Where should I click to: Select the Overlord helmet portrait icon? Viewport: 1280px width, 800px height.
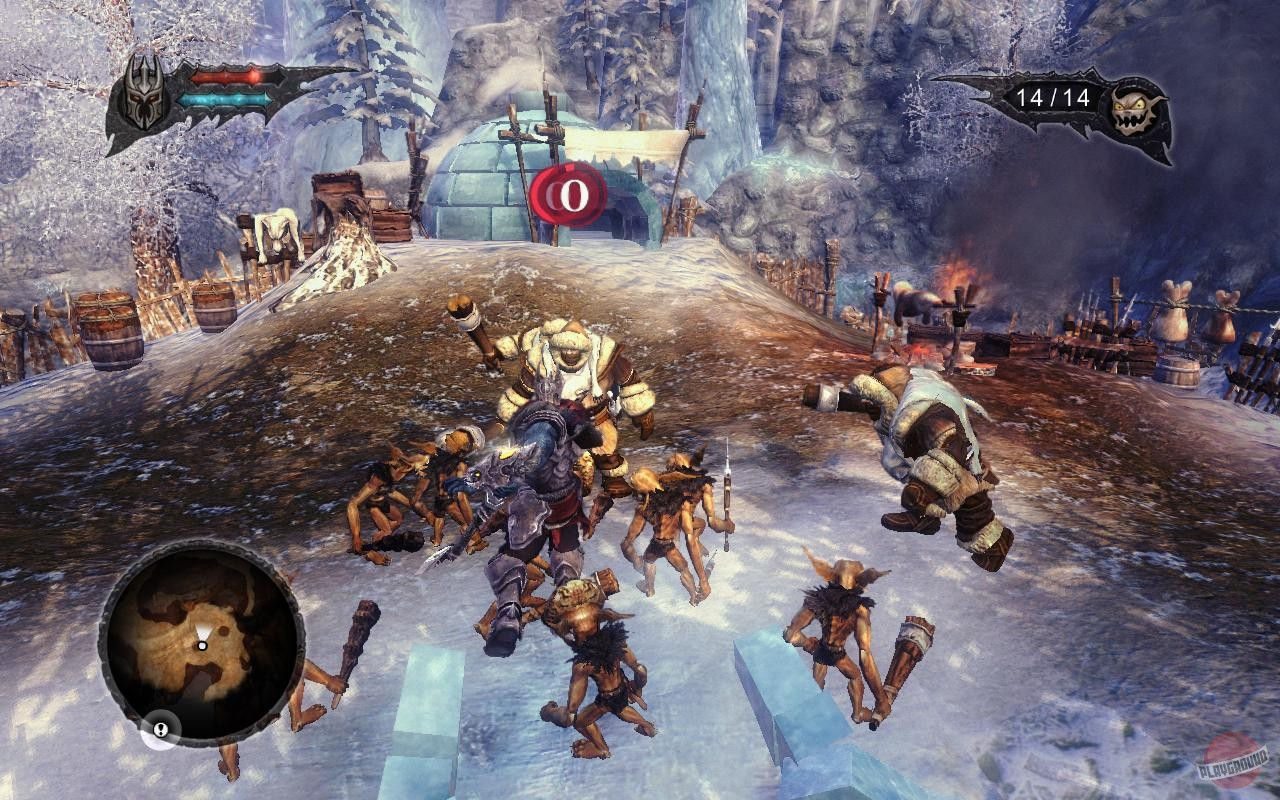pyautogui.click(x=143, y=93)
